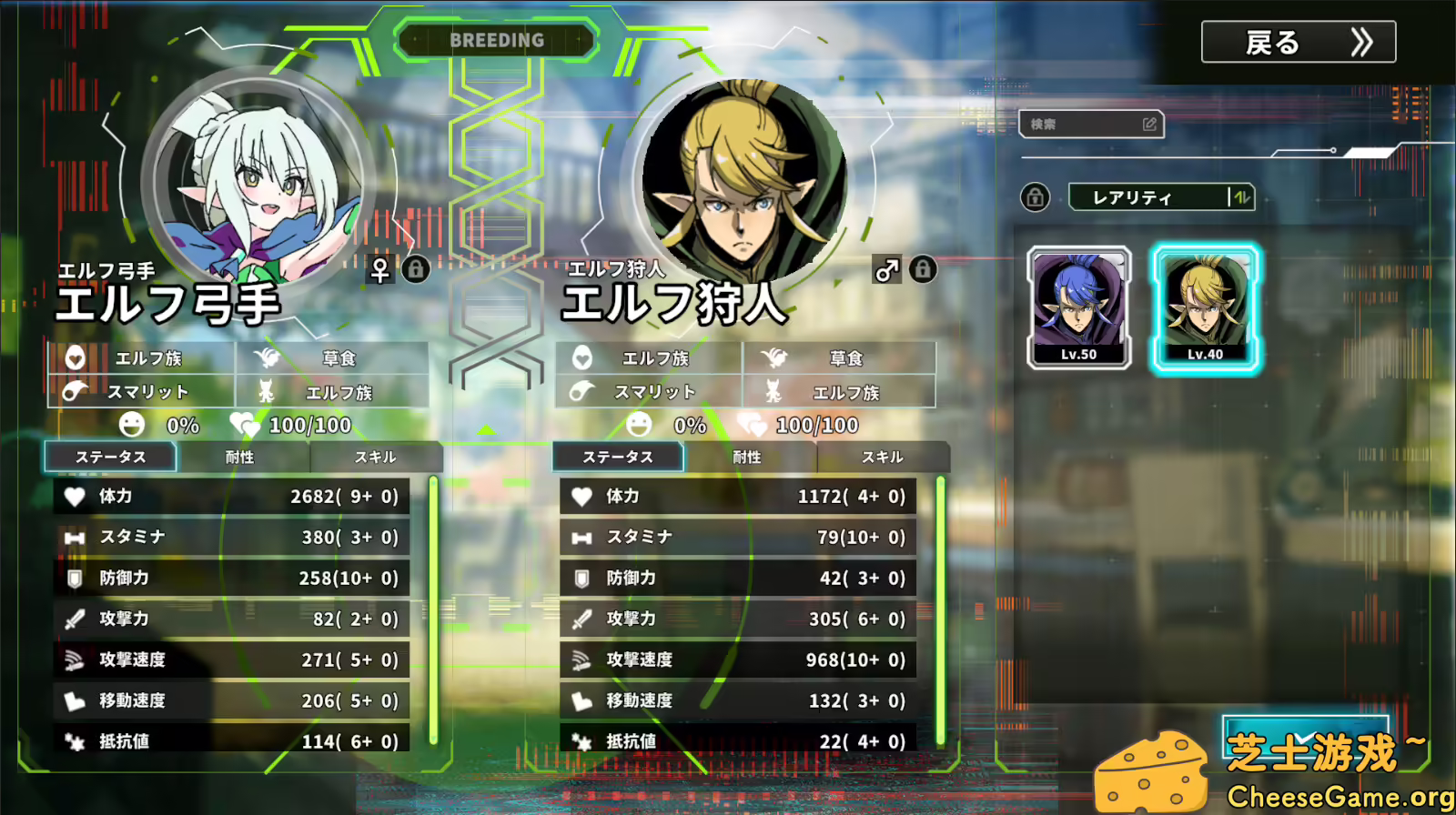Image resolution: width=1456 pixels, height=815 pixels.
Task: Click the attack speed icon beside 攻撃速度
Action: pyautogui.click(x=75, y=660)
